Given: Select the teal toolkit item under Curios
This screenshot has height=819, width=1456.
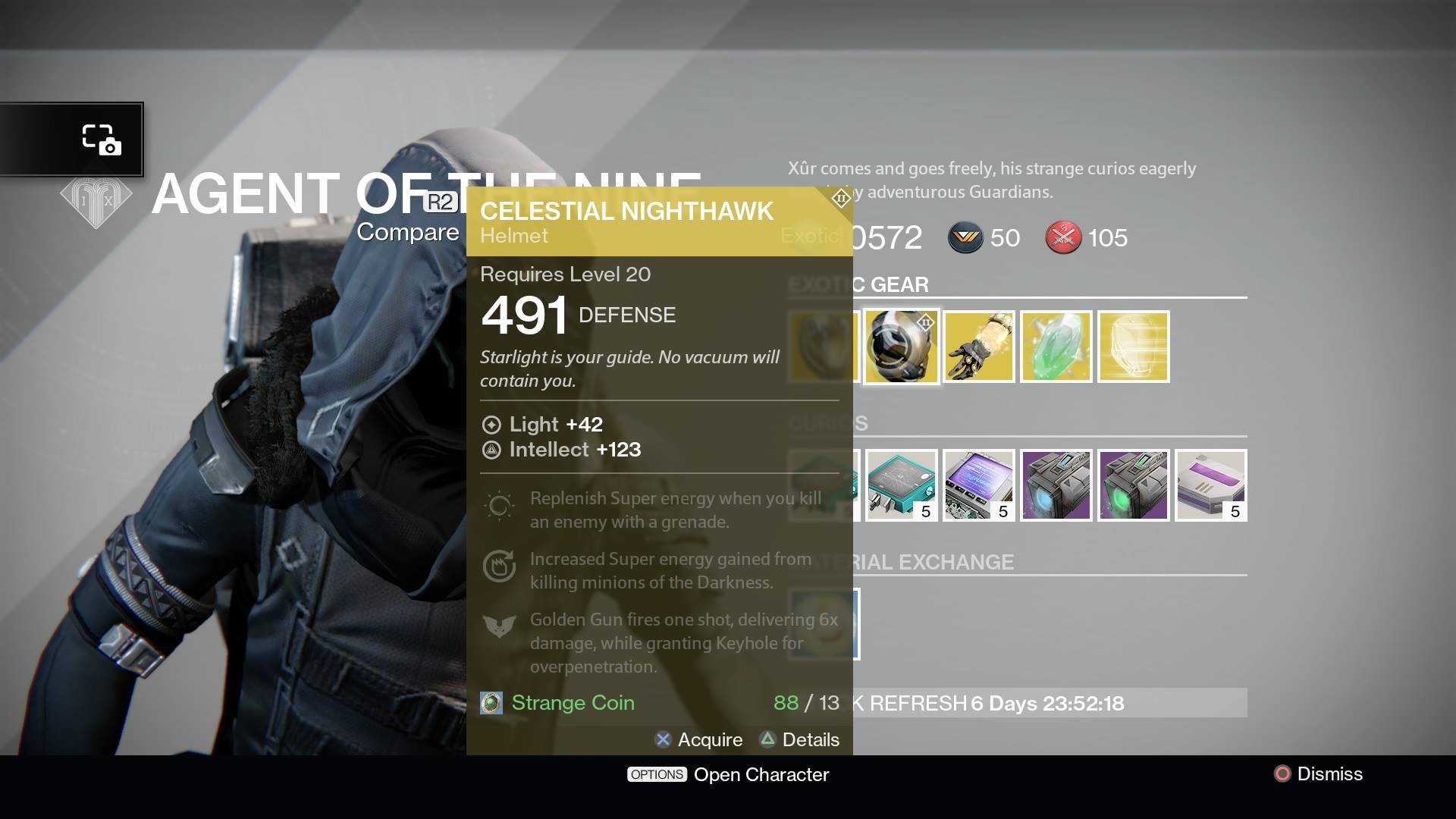Looking at the screenshot, I should point(901,485).
